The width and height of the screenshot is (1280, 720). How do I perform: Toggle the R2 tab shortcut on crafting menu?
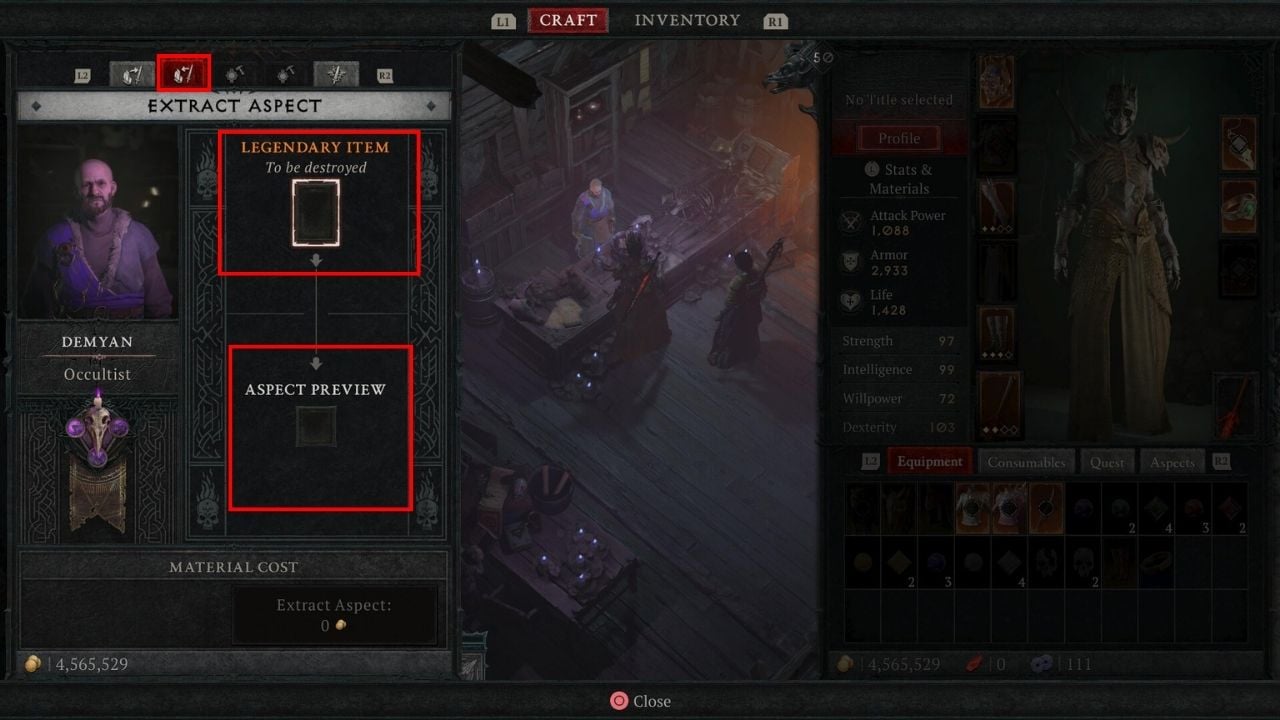coord(386,73)
